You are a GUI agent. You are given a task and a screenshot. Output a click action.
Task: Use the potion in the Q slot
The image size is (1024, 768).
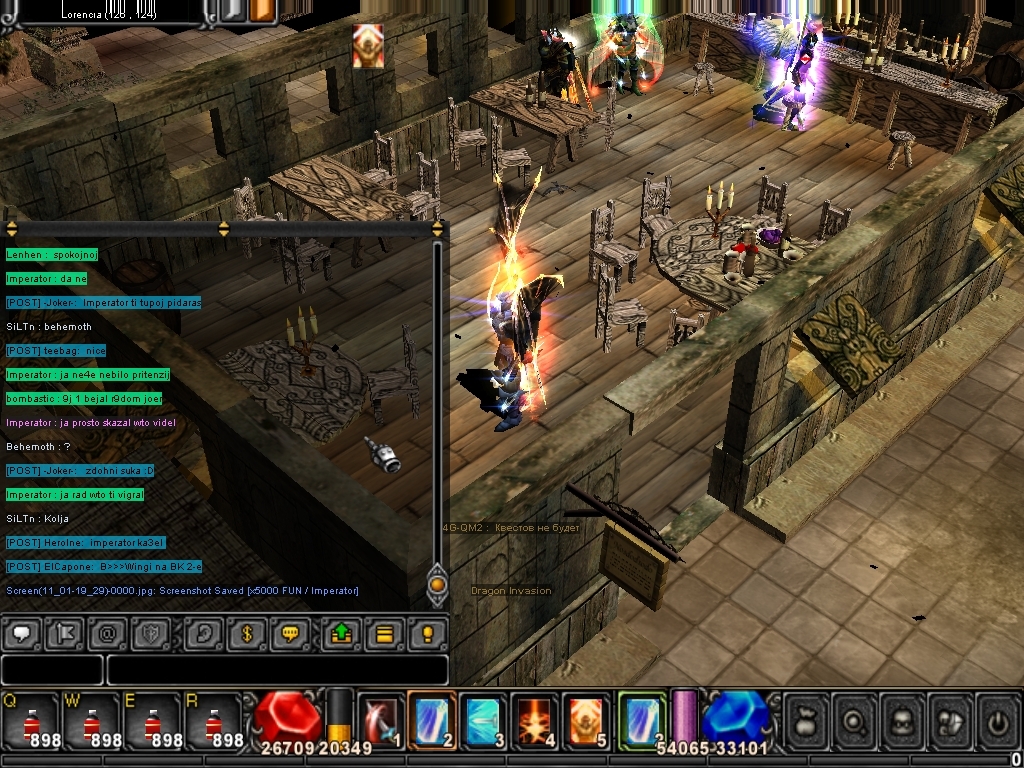31,721
